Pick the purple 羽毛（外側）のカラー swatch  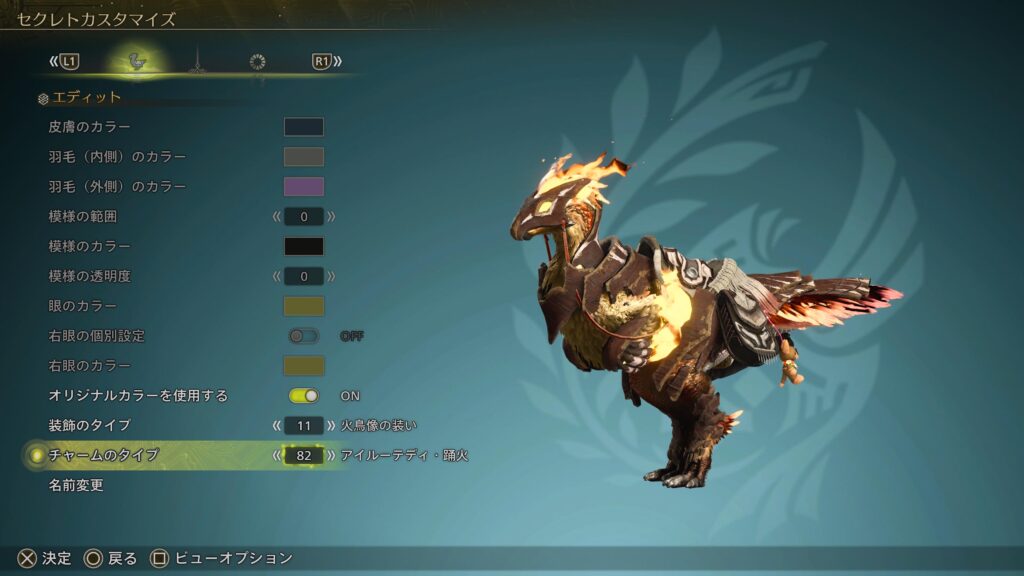click(304, 186)
